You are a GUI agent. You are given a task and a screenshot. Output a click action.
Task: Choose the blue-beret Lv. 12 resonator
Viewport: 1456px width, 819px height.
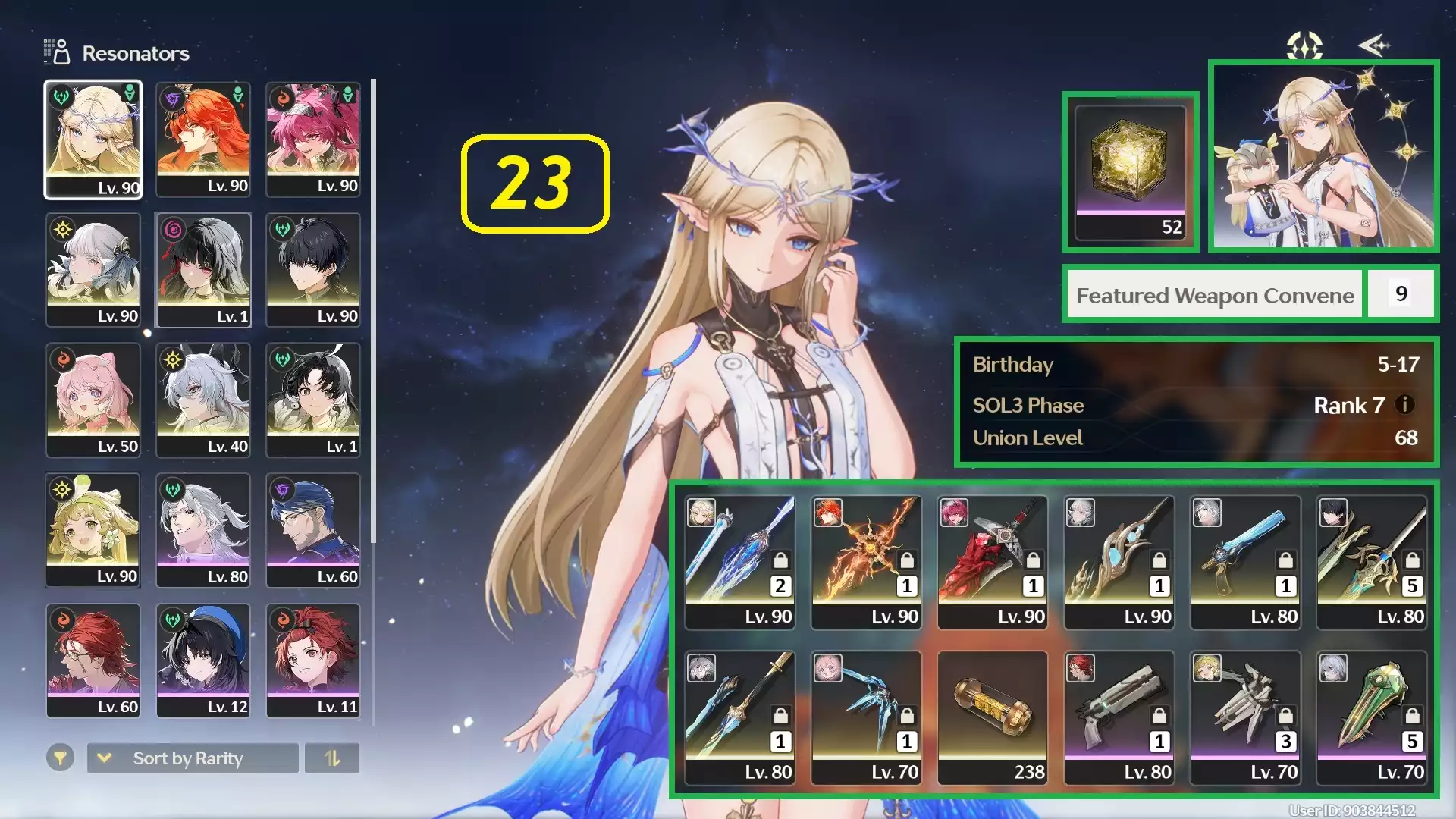click(x=203, y=661)
